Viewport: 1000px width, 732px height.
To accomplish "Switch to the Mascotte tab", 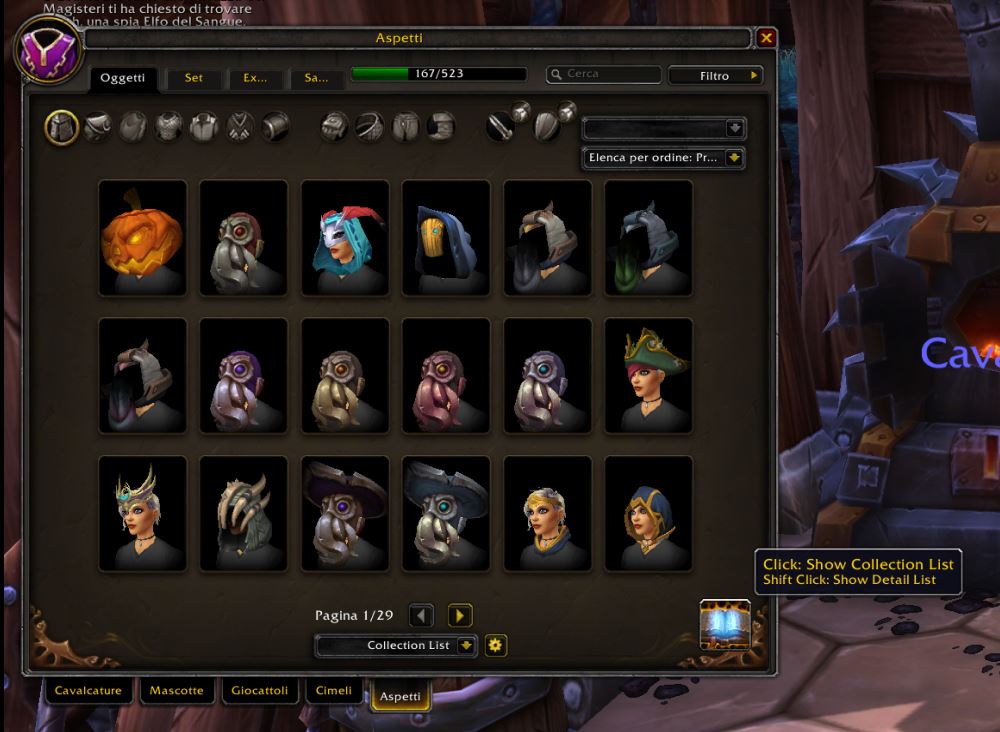I will pos(176,690).
